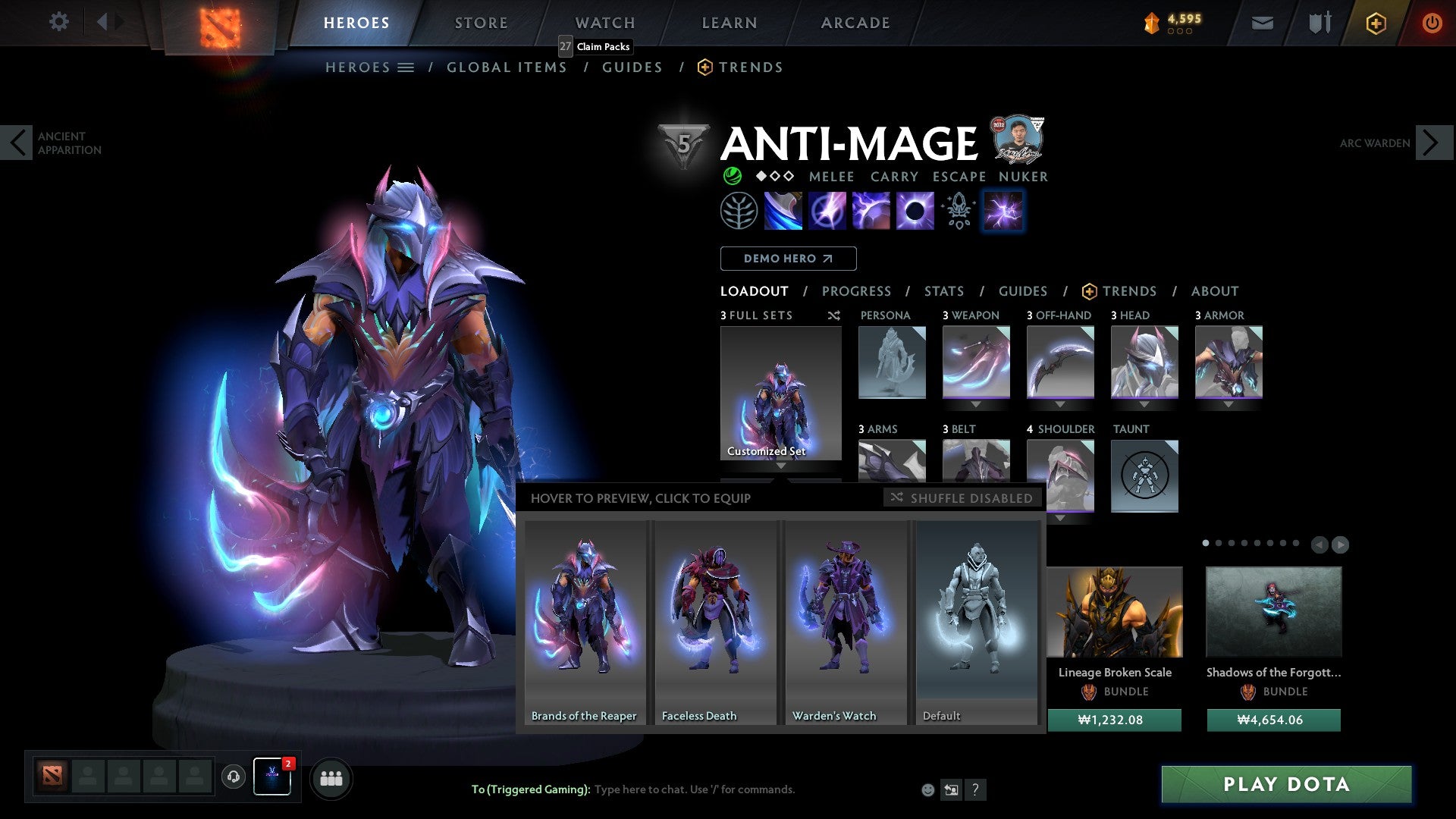This screenshot has height=819, width=1456.
Task: Go to the Learn section
Action: pyautogui.click(x=729, y=23)
